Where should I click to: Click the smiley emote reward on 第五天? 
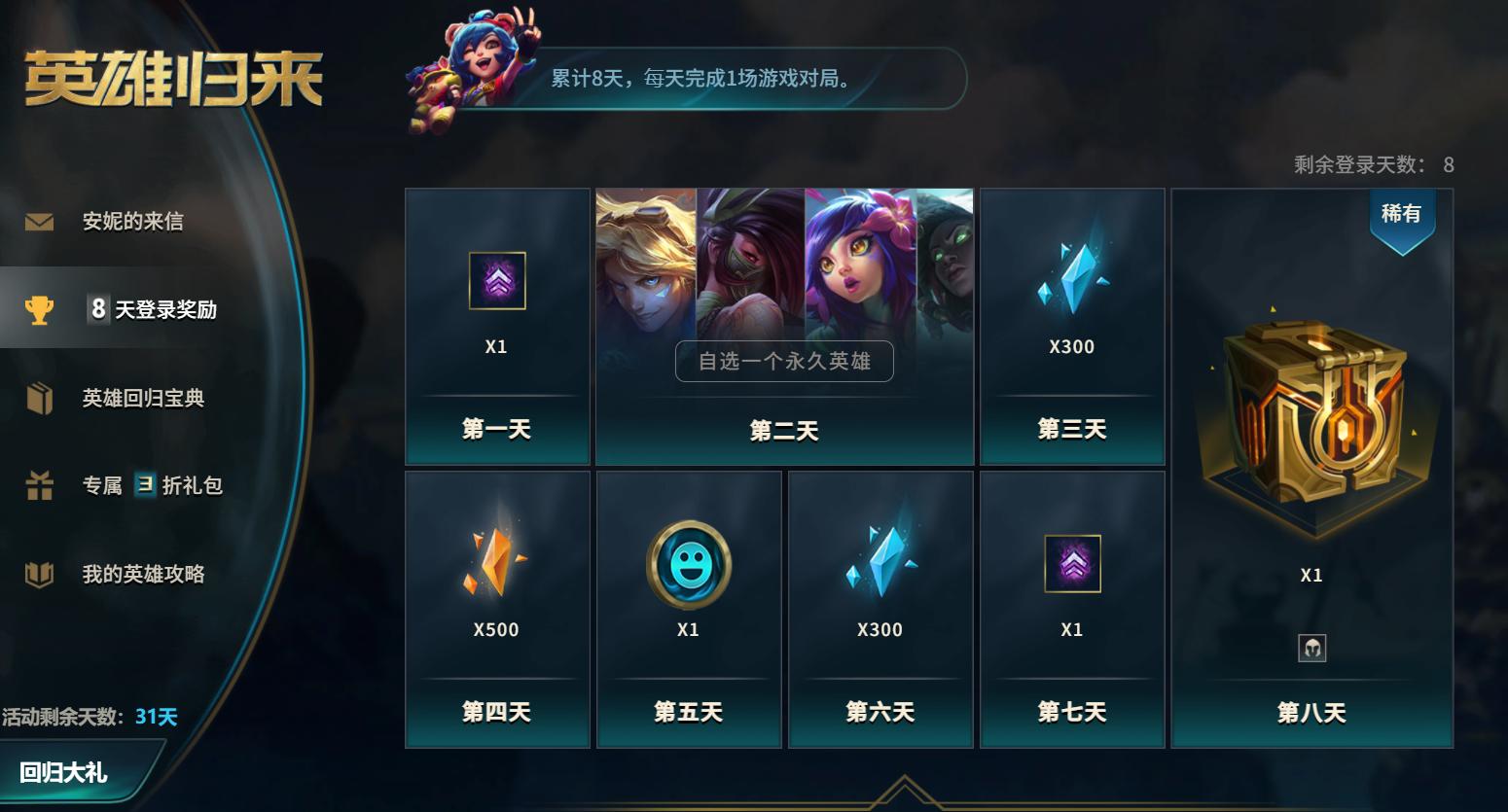[x=688, y=564]
